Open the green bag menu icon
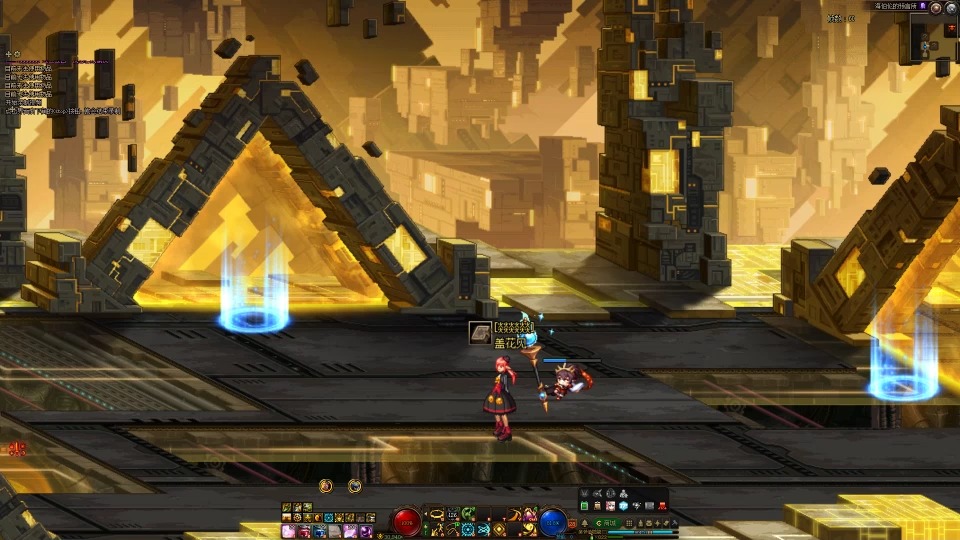960x540 pixels. pyautogui.click(x=585, y=507)
